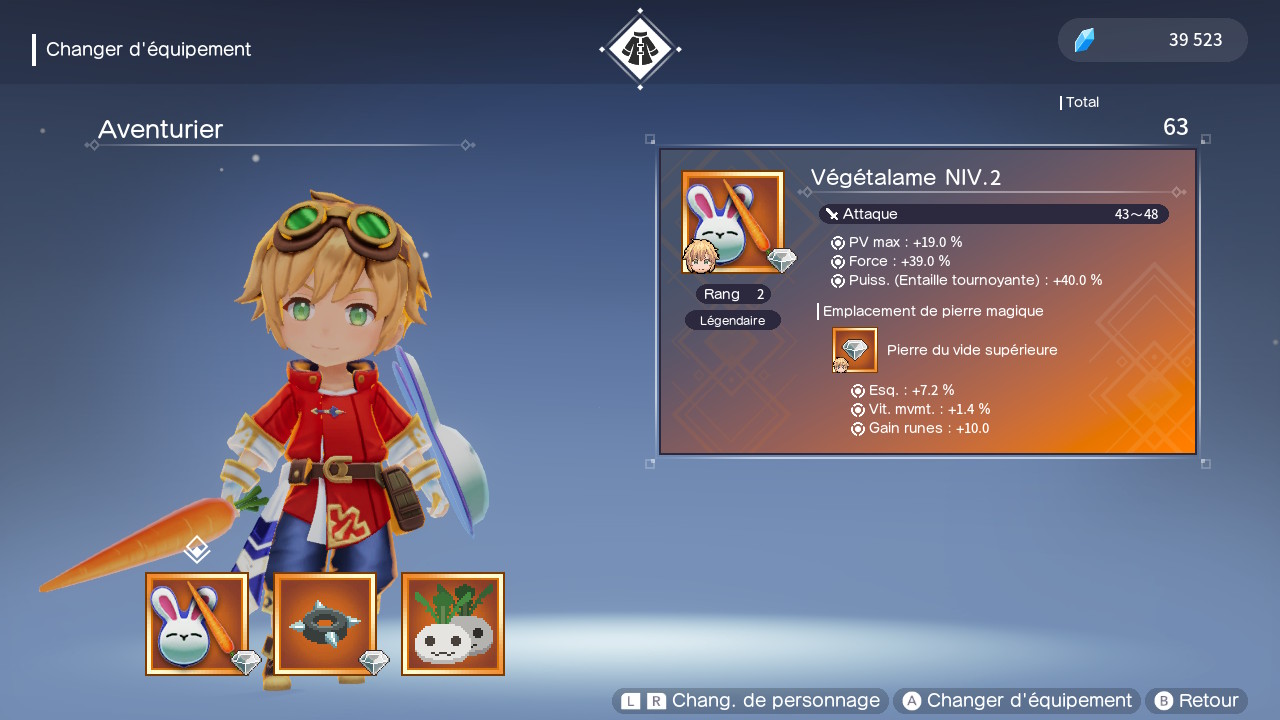Click the Changer d'équipement button
Screen dimensions: 1280x720
coord(1016,701)
